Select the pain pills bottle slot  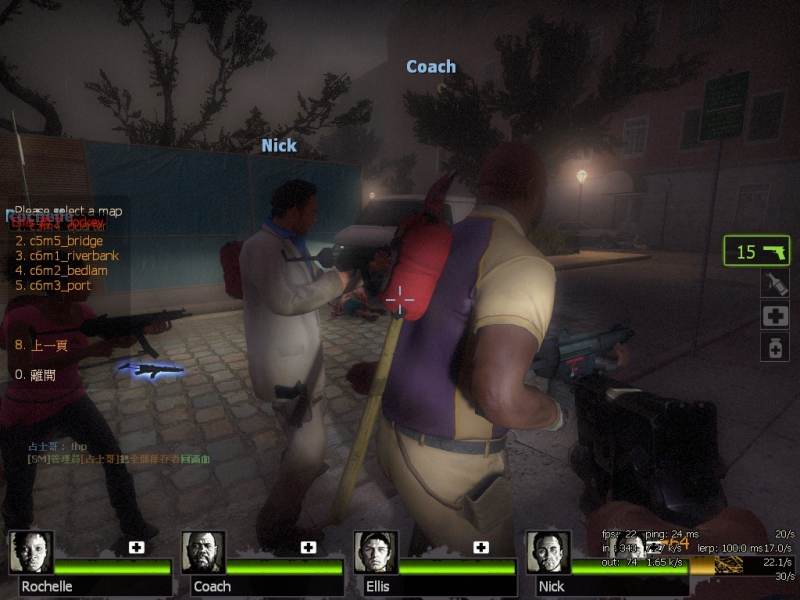(x=775, y=348)
